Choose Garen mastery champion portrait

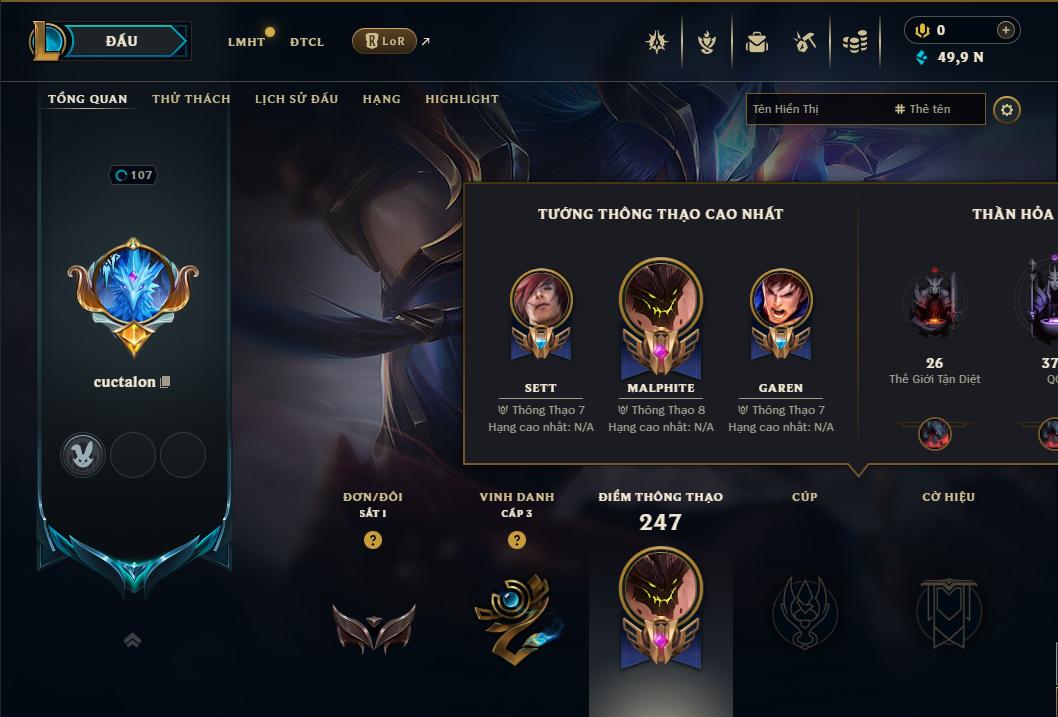click(781, 300)
